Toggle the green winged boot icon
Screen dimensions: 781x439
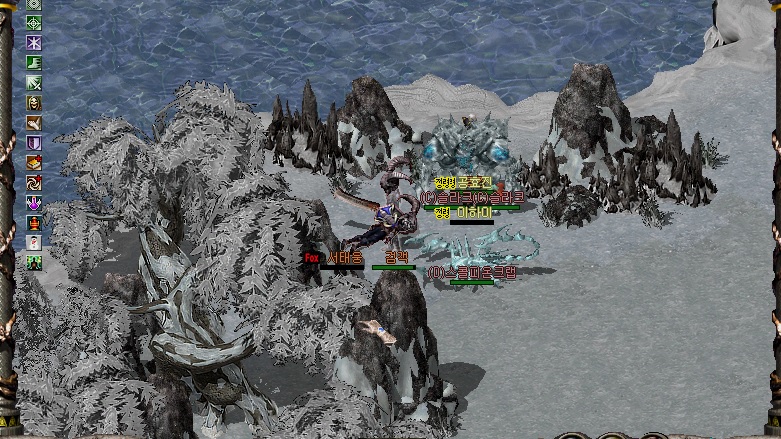click(x=34, y=63)
